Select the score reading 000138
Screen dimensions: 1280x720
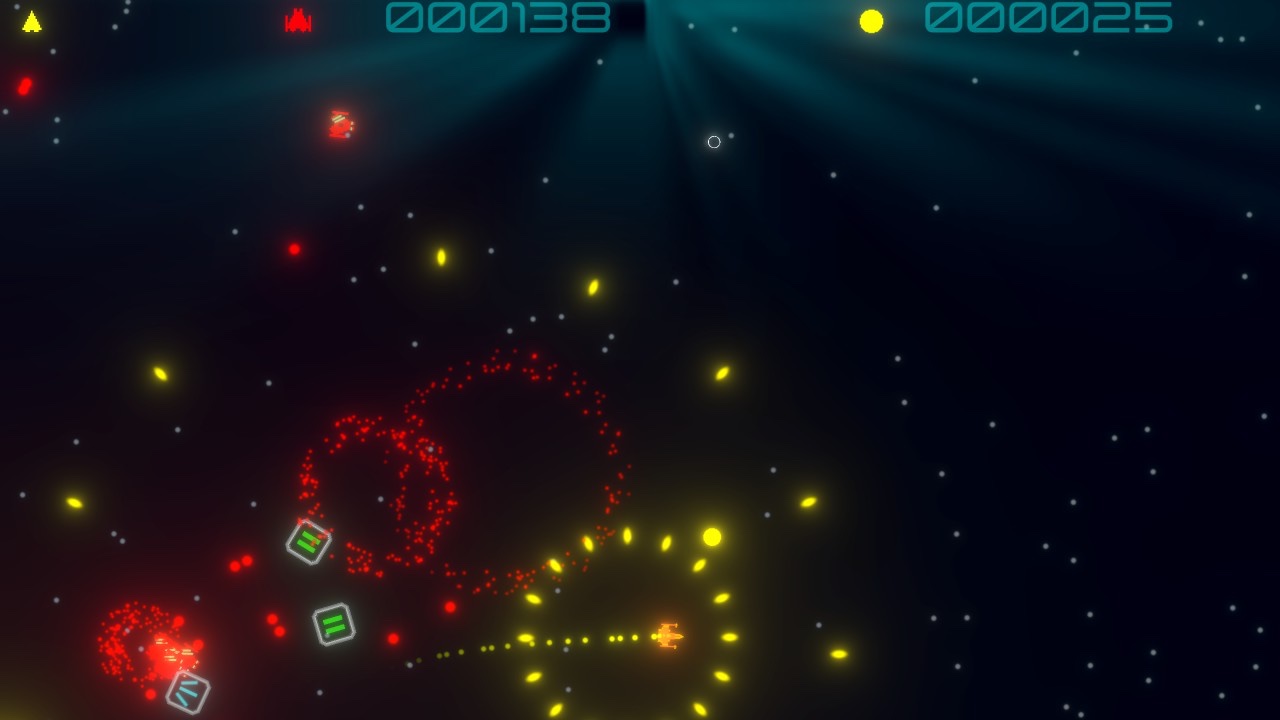[x=497, y=17]
